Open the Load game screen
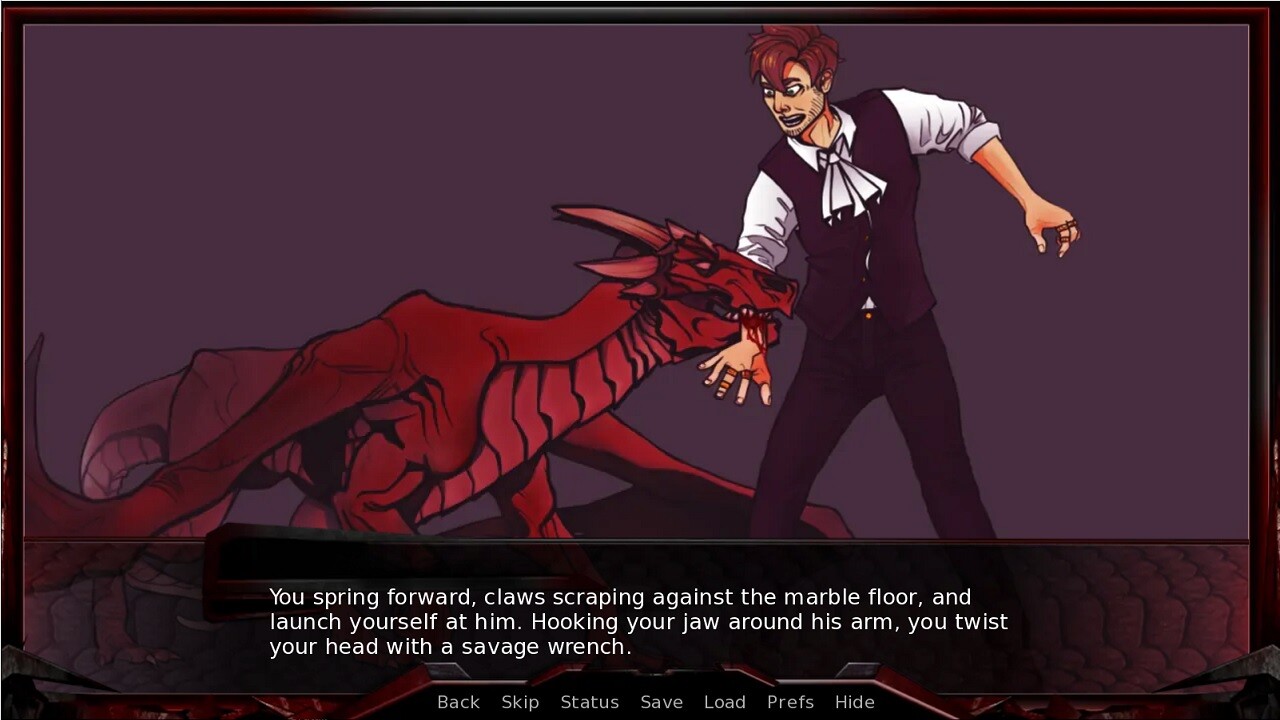Viewport: 1280px width, 720px height. click(x=725, y=702)
